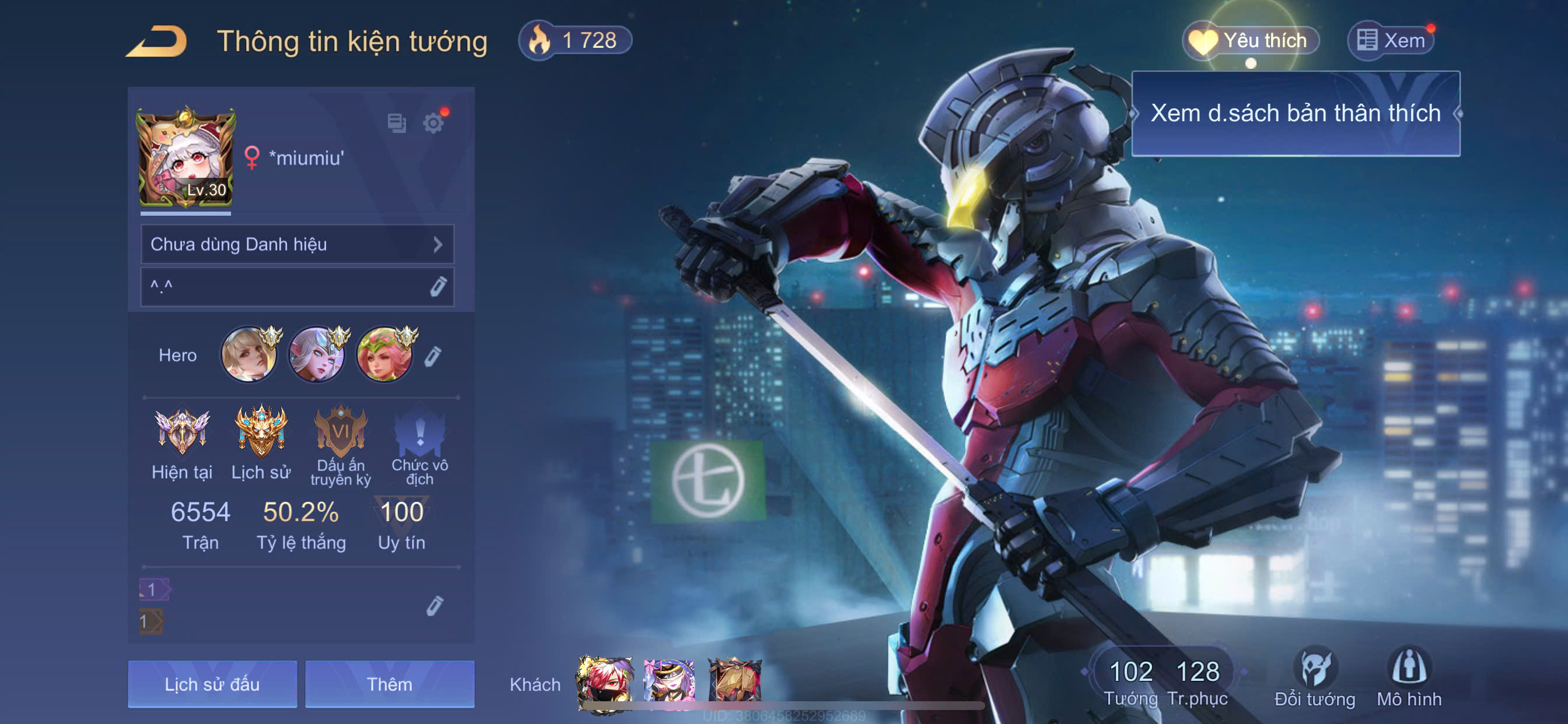This screenshot has height=724, width=1568.
Task: Click the copy profile icon beside gear
Action: pyautogui.click(x=396, y=124)
